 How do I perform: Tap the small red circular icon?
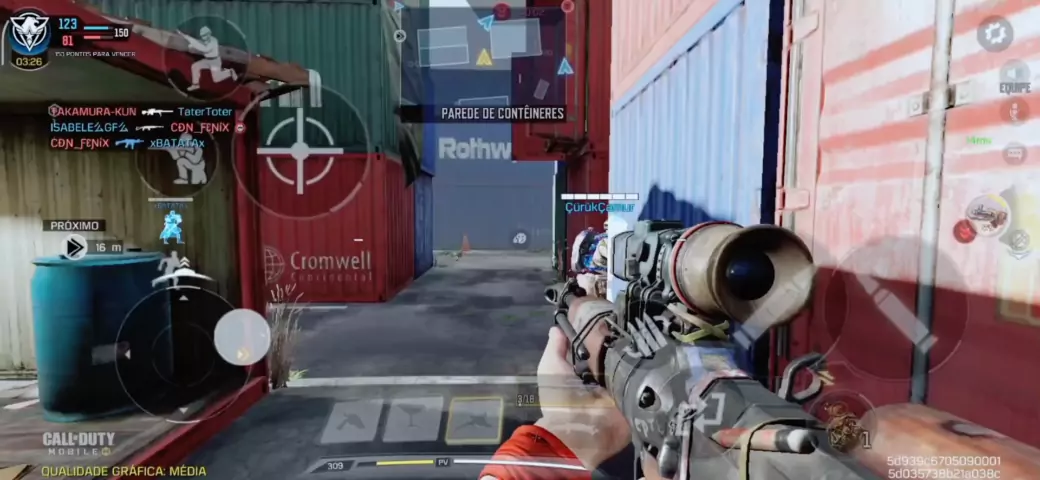click(964, 231)
